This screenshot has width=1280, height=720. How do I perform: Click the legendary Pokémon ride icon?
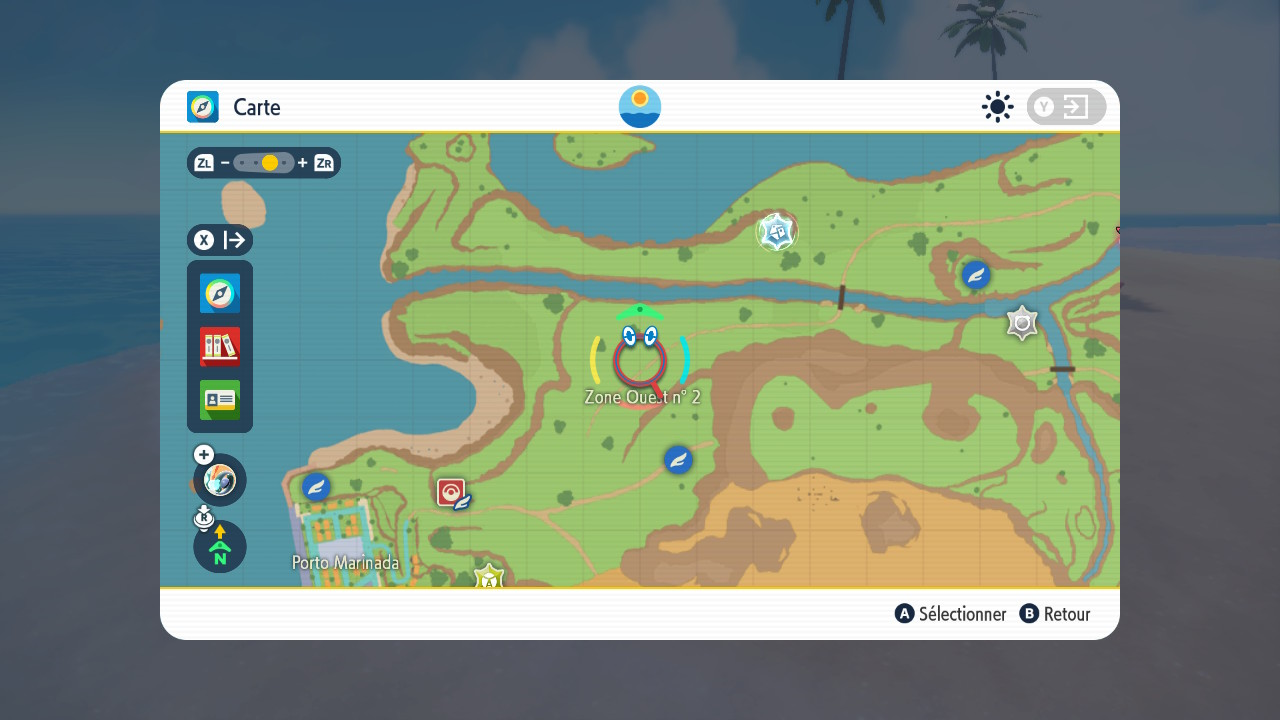[220, 480]
